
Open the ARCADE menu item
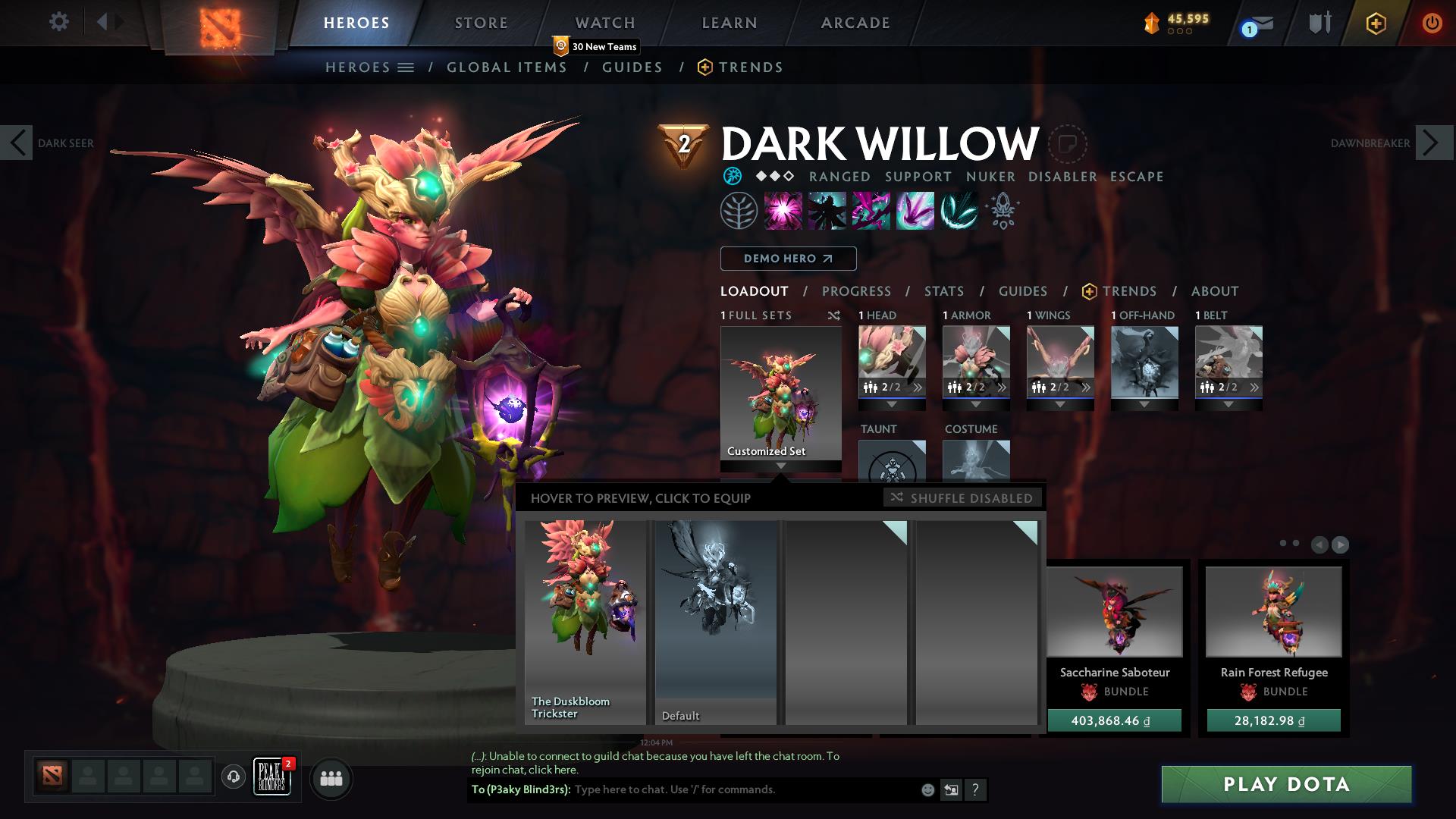click(855, 23)
